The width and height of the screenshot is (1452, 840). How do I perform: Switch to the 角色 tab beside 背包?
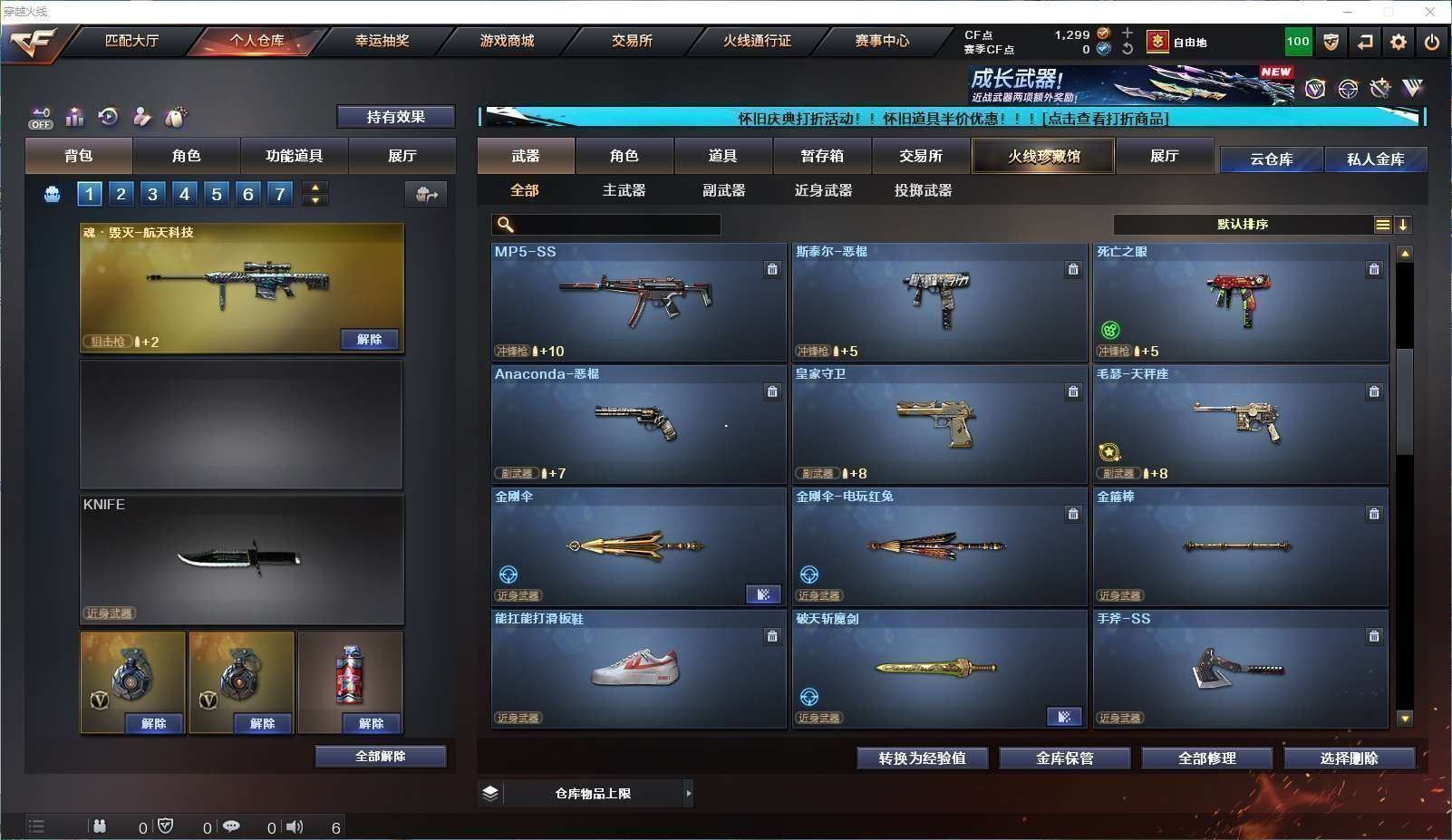(186, 156)
